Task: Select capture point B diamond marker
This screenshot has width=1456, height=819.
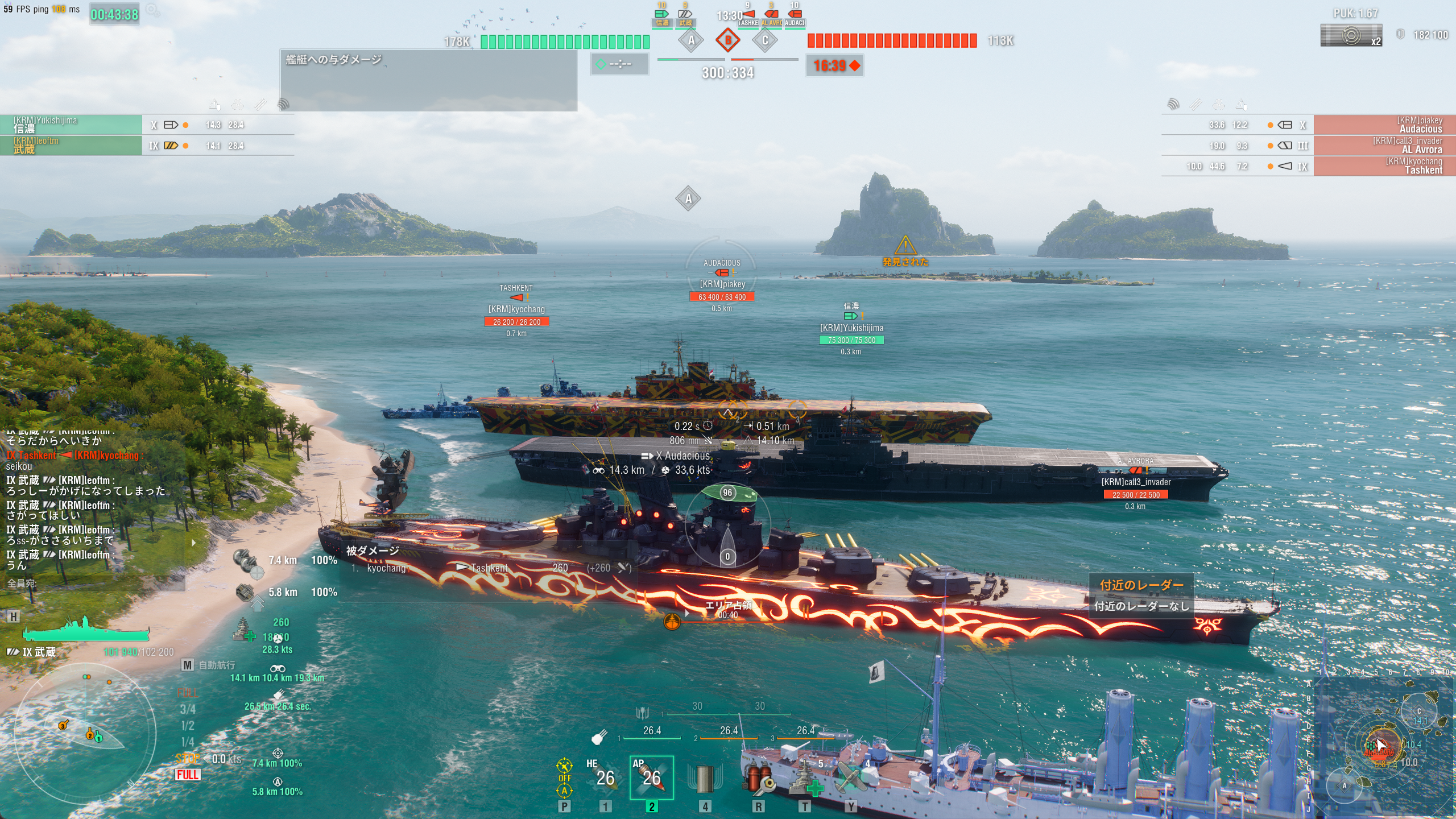Action: point(727,40)
